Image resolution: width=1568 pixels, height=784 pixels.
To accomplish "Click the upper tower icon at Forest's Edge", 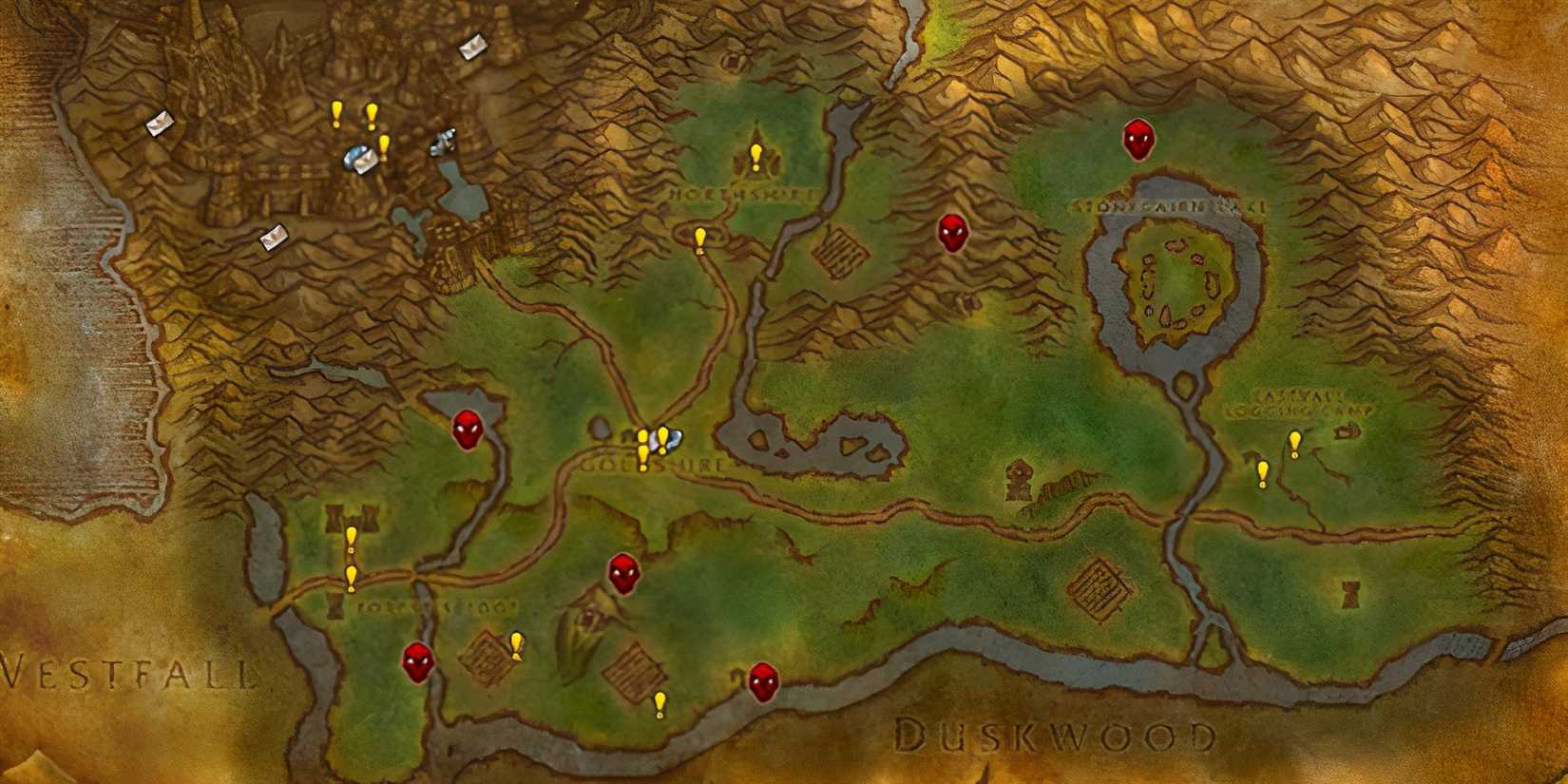I will click(x=334, y=520).
